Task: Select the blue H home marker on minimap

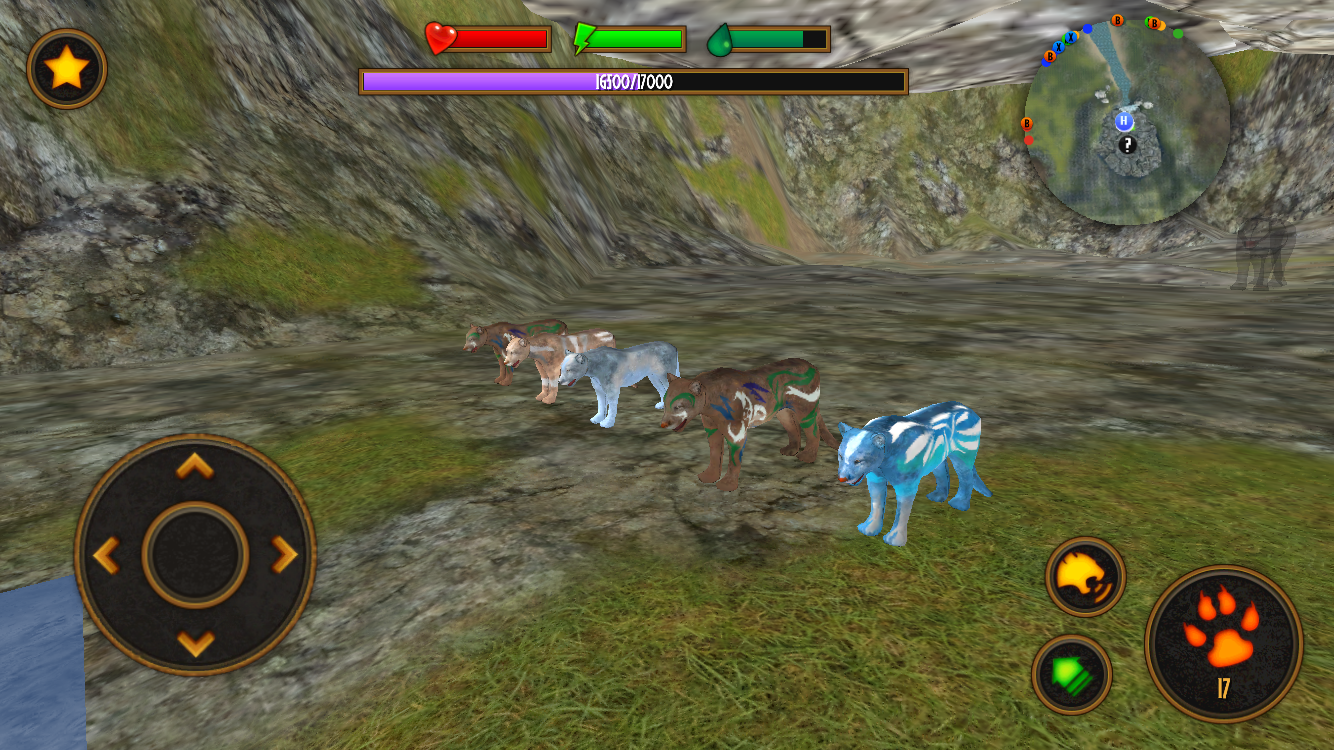Action: pos(1123,121)
